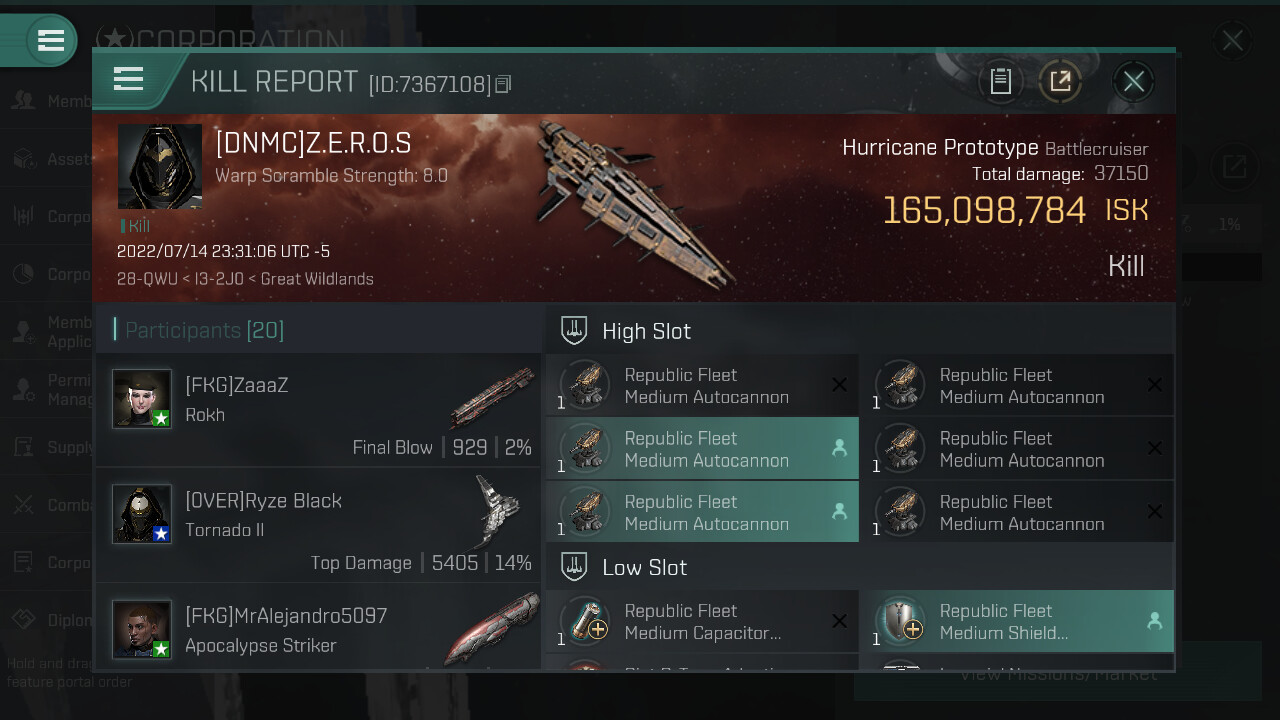Open the clipboard notes icon
Viewport: 1280px width, 720px height.
(1001, 81)
